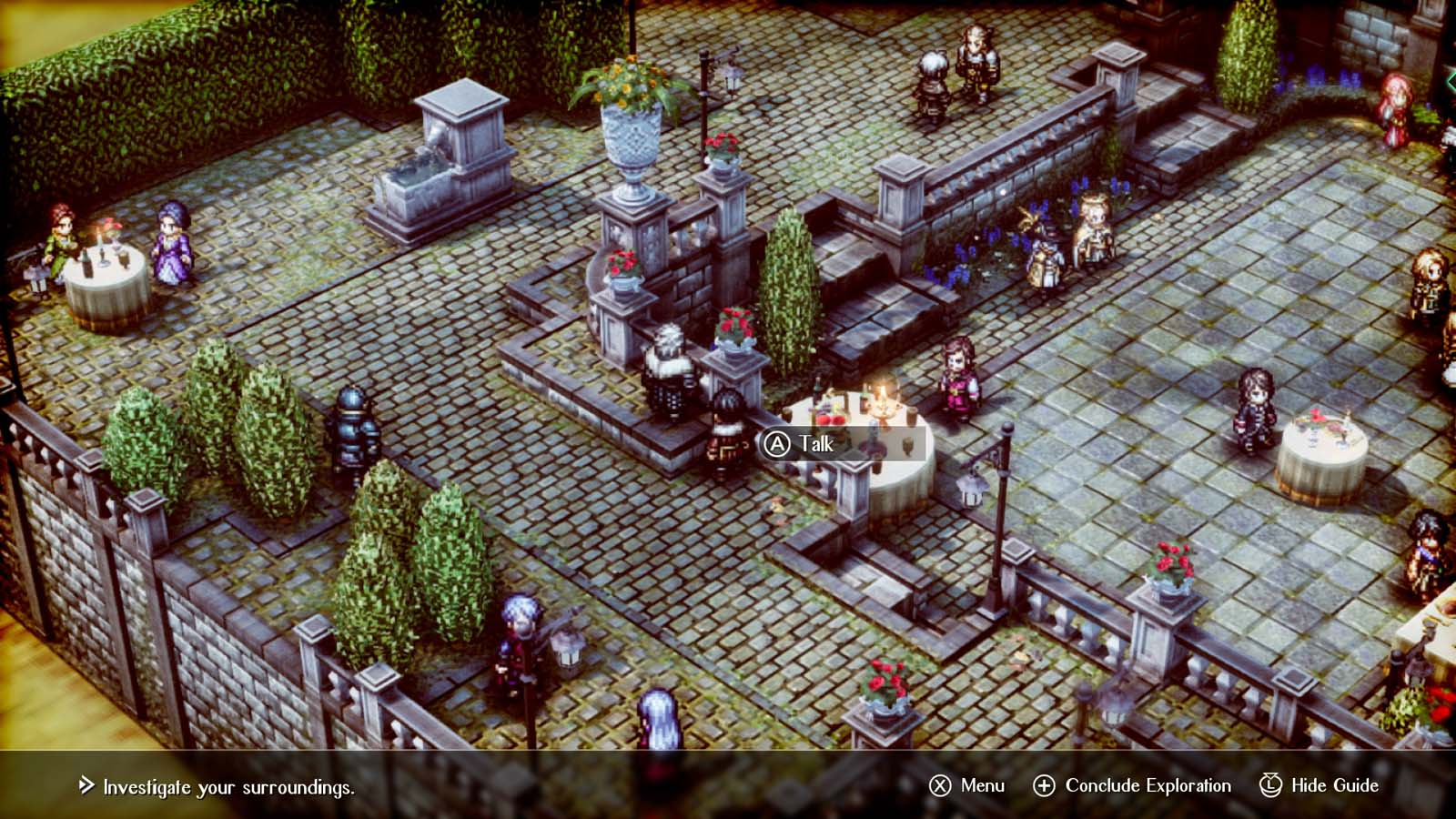The width and height of the screenshot is (1456, 819).
Task: Click the L button icon beside Hide Guide
Action: (1271, 784)
